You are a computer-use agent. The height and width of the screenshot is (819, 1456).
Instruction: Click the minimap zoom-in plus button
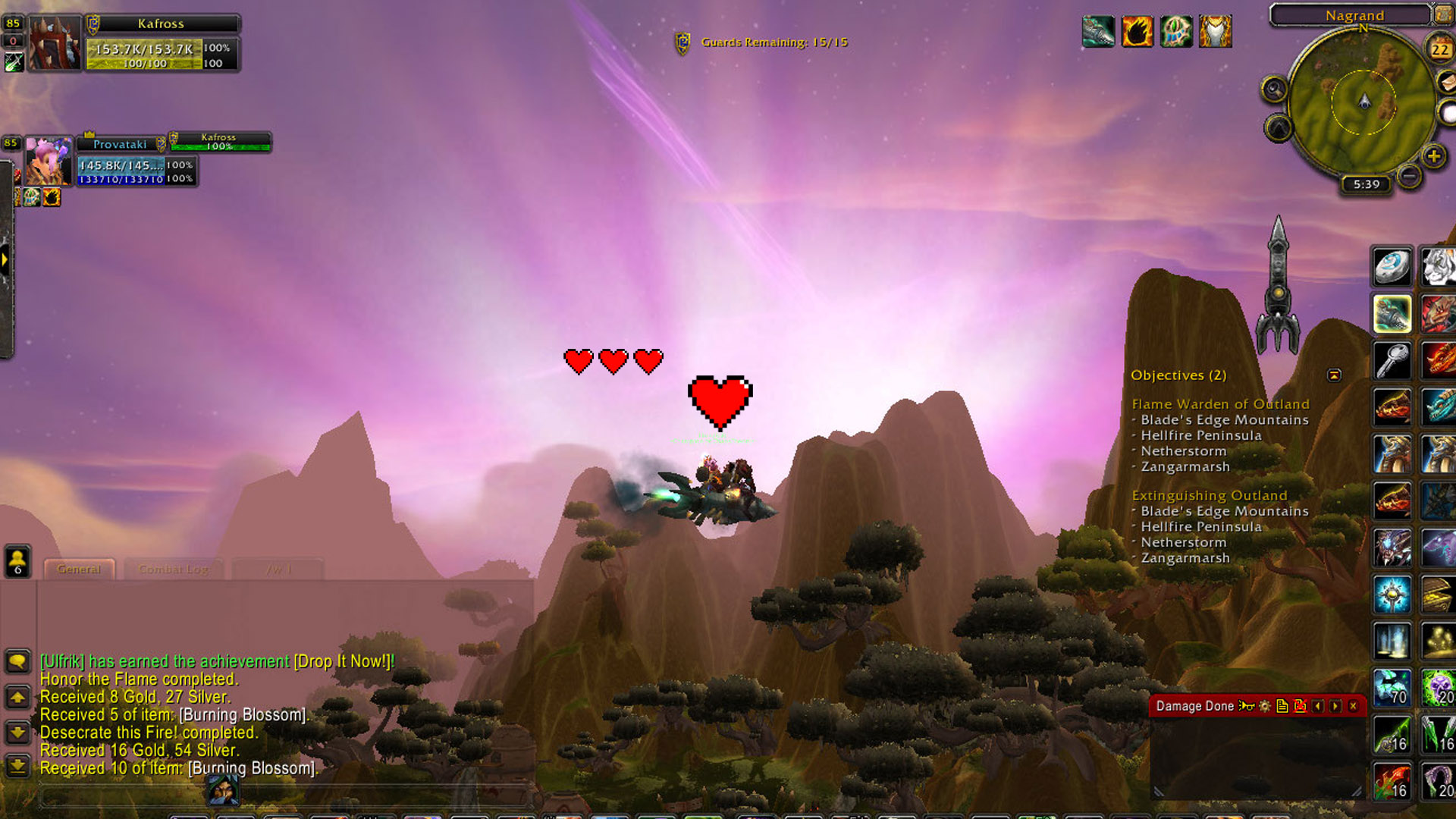point(1432,156)
